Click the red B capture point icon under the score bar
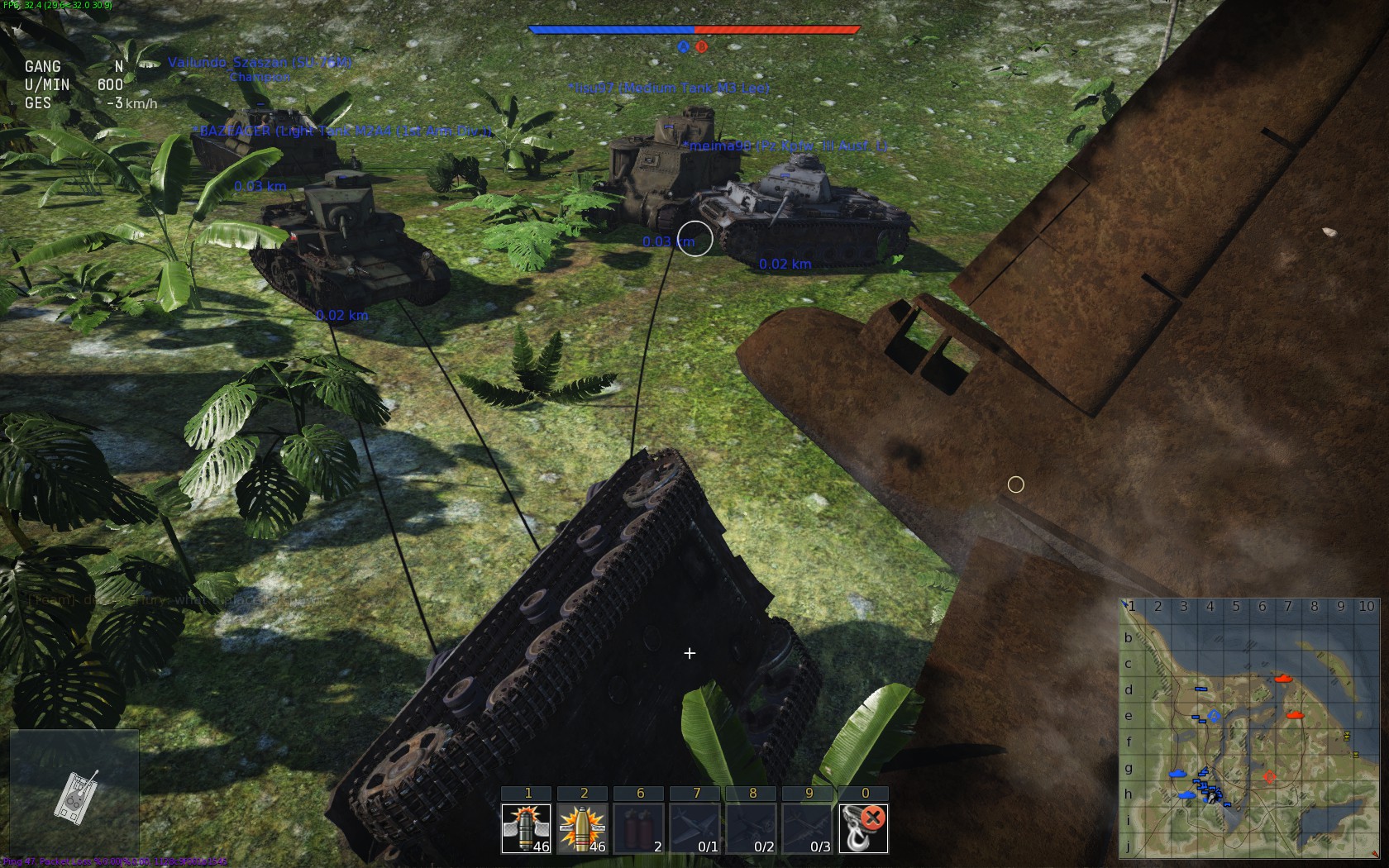1389x868 pixels. click(x=701, y=47)
